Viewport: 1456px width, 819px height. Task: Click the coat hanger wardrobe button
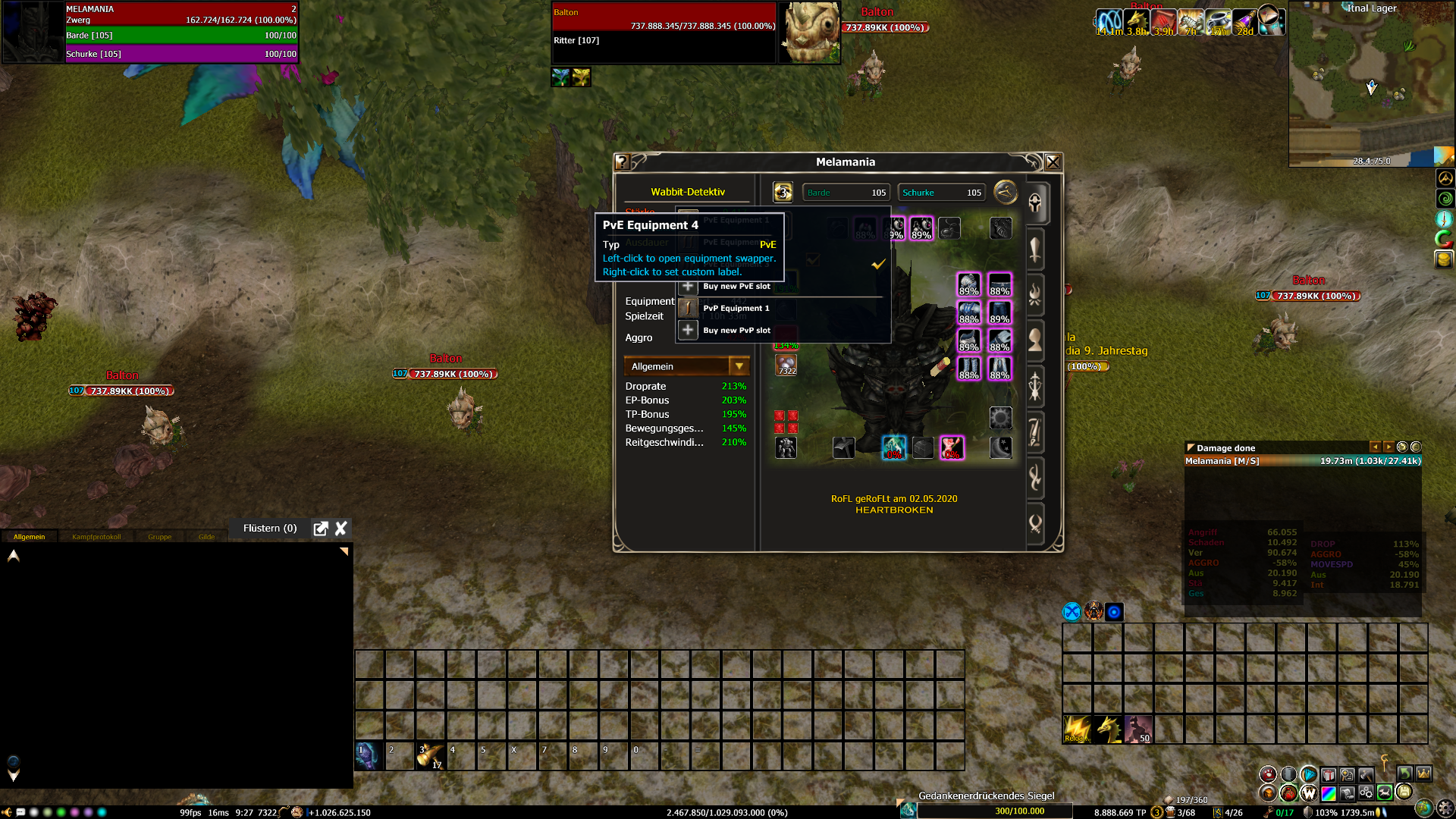click(x=1006, y=192)
